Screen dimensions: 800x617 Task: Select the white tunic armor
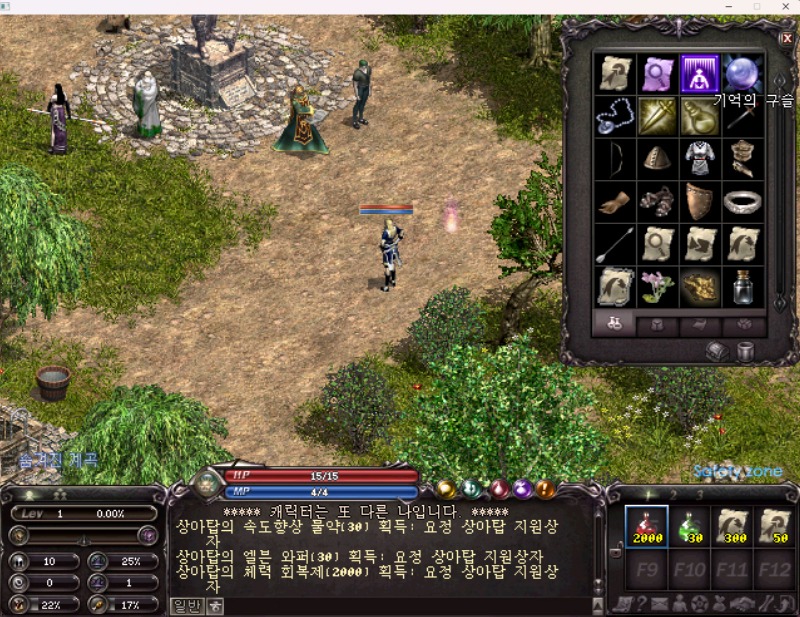(700, 159)
